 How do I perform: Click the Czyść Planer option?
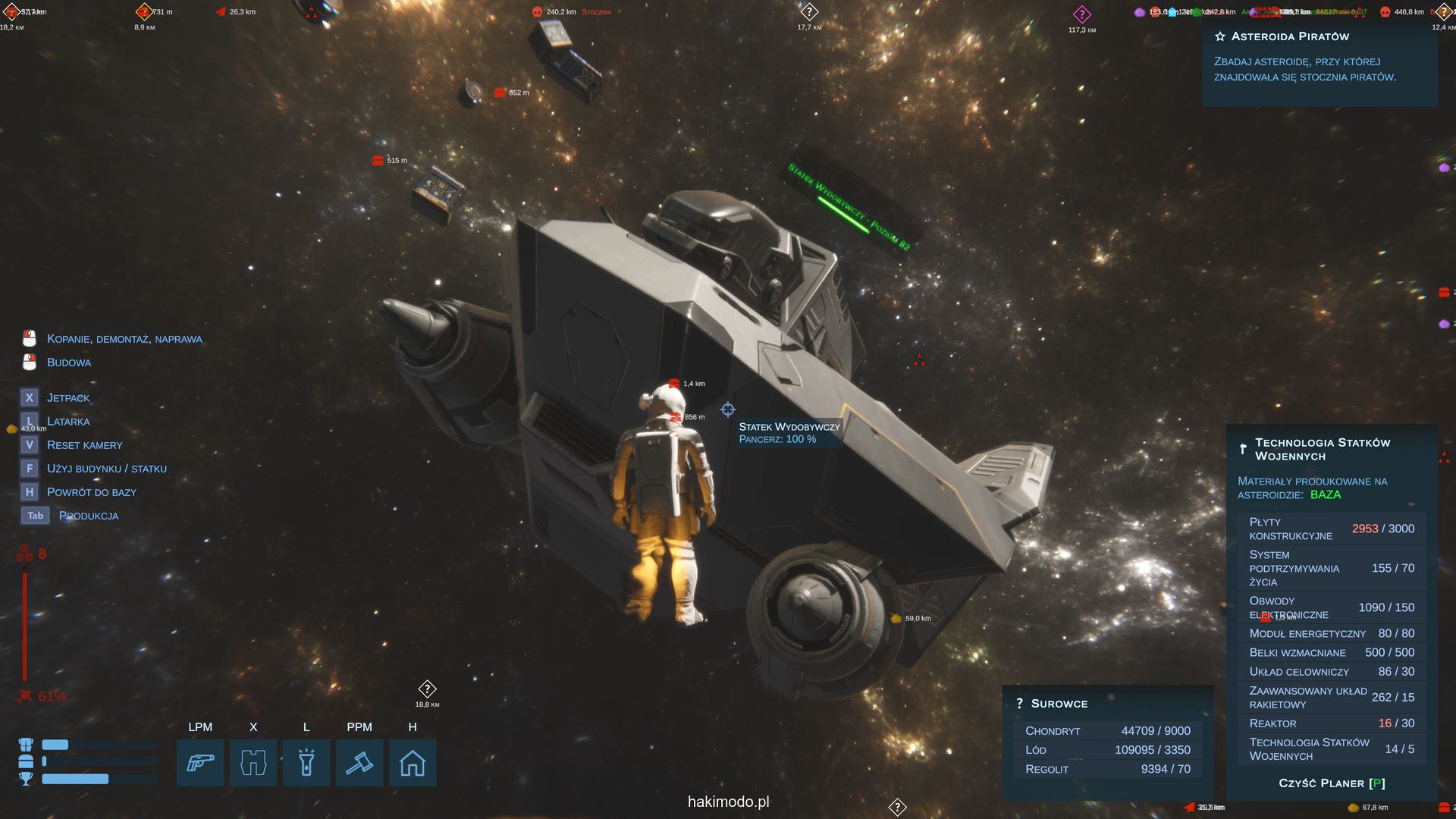coord(1332,783)
